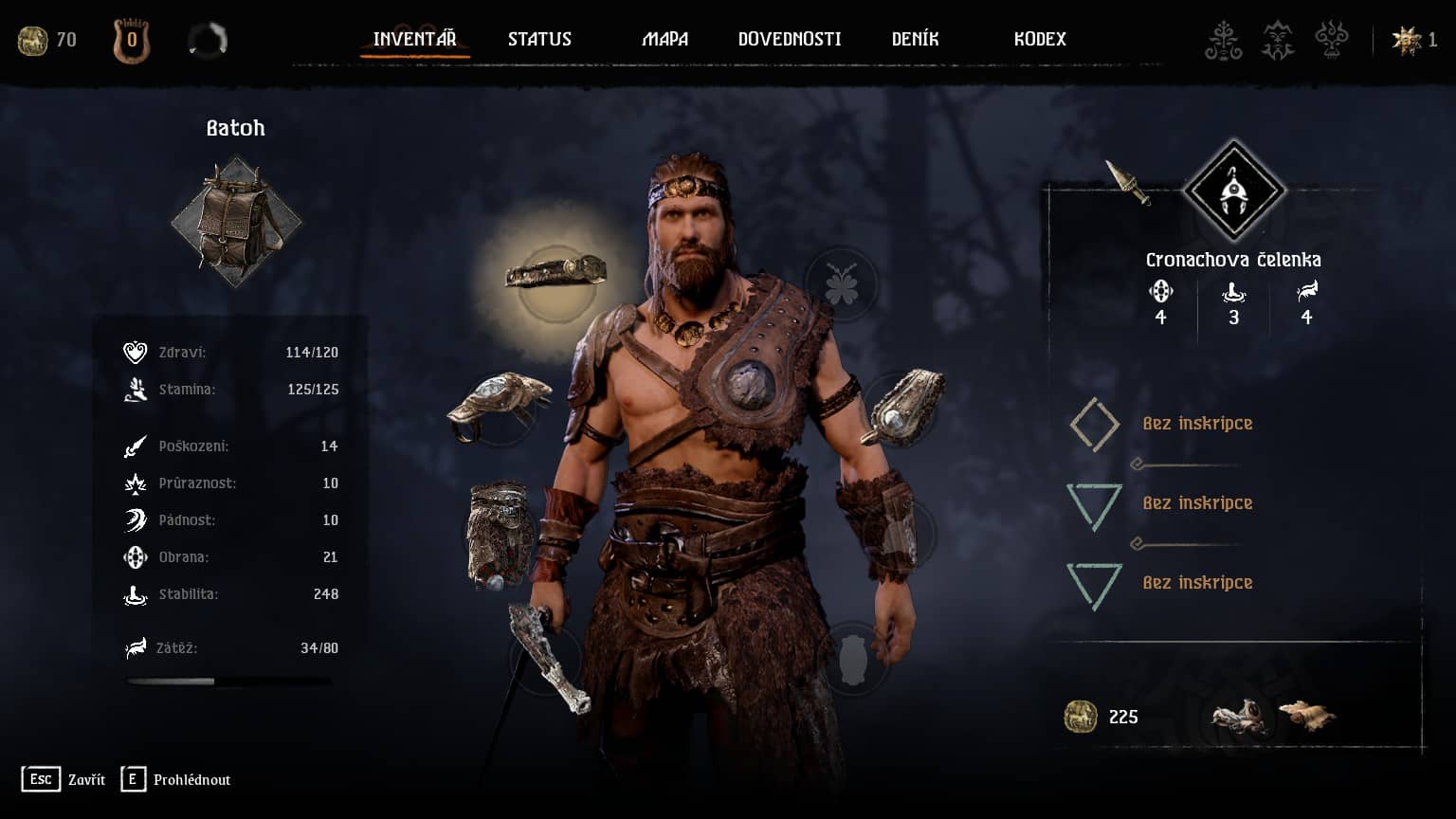Image resolution: width=1456 pixels, height=819 pixels.
Task: Switch to the Mapa tab
Action: 664,39
